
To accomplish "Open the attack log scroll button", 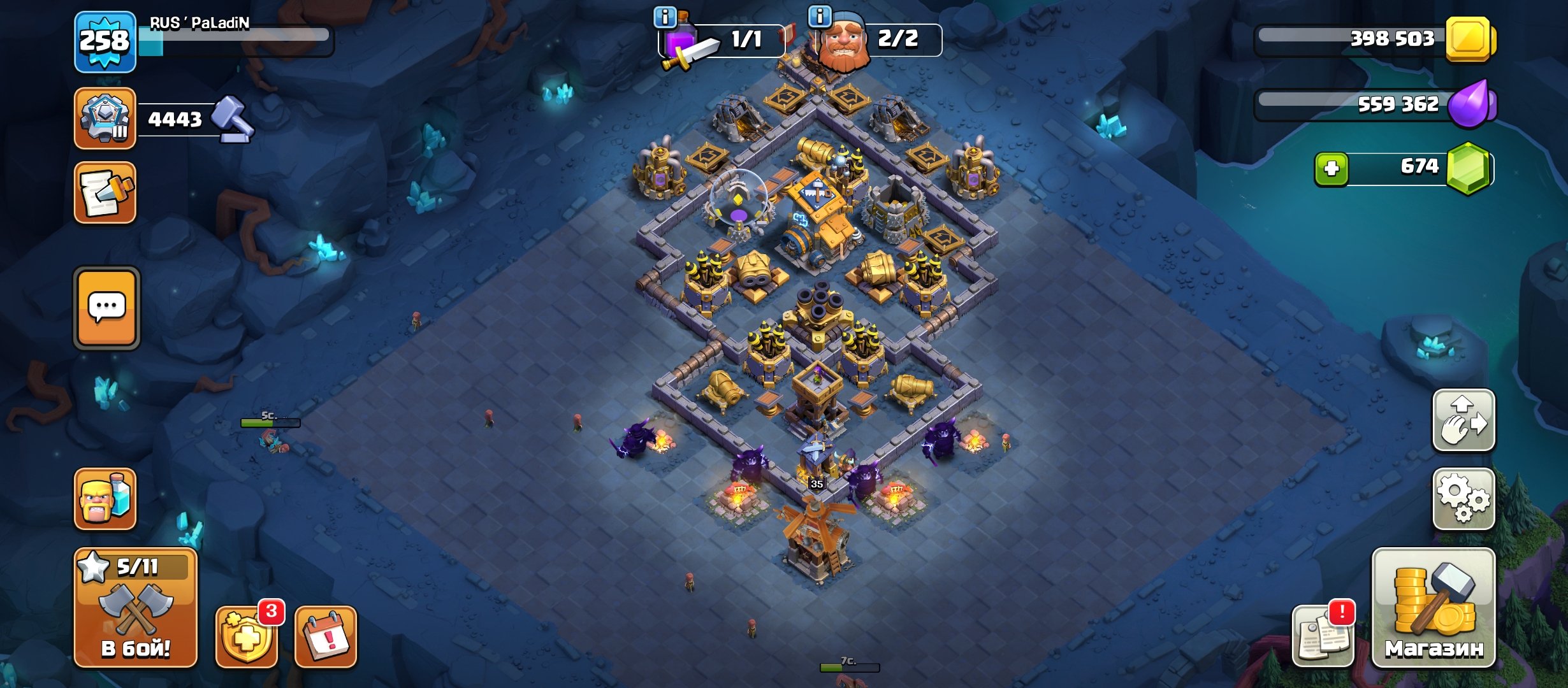I will (x=105, y=192).
